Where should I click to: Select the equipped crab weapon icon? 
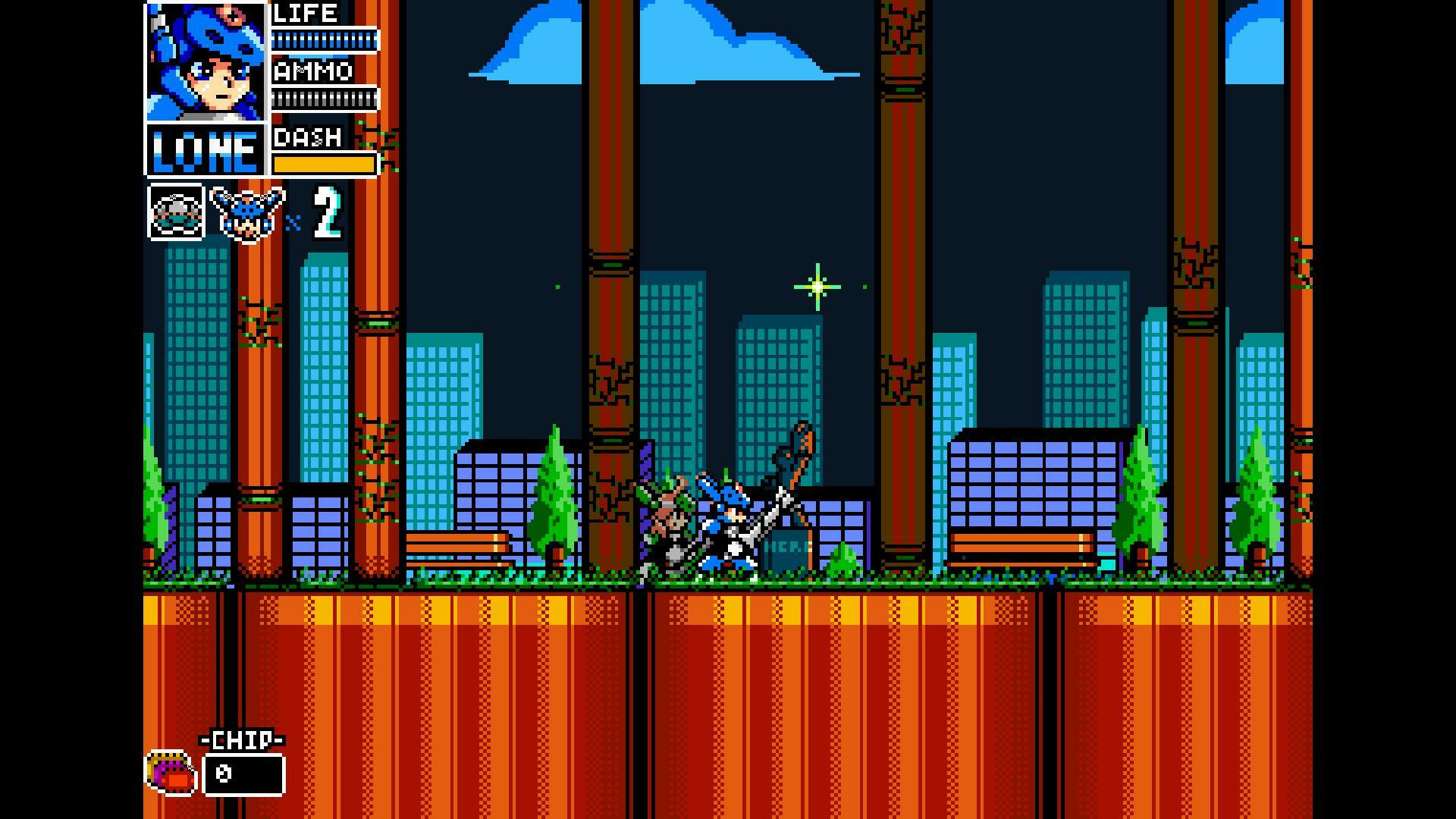pos(176,215)
